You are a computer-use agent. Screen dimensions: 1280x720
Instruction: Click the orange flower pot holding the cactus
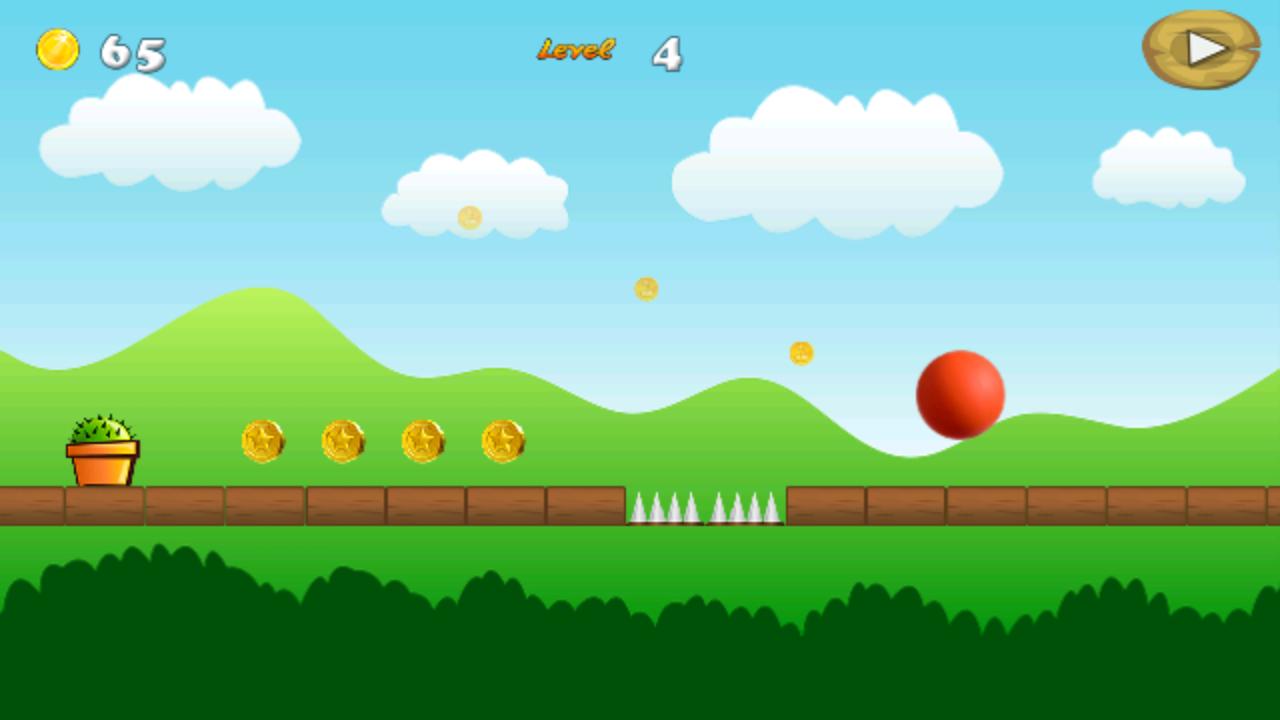click(x=100, y=462)
